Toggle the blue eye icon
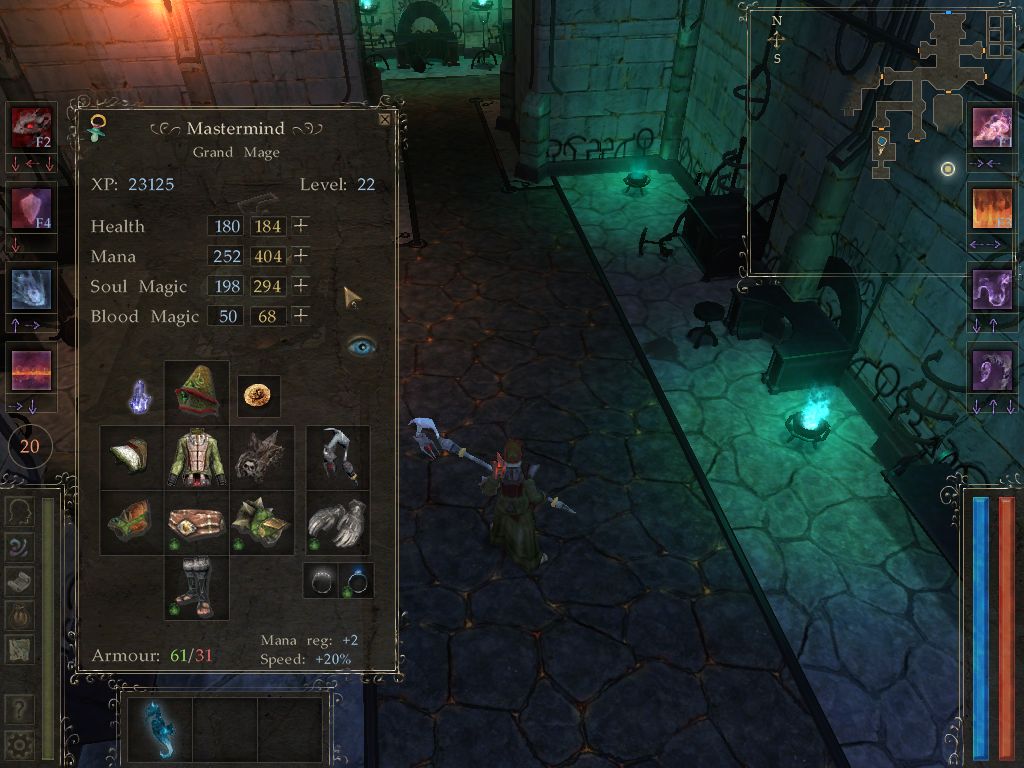The image size is (1024, 768). click(x=361, y=345)
